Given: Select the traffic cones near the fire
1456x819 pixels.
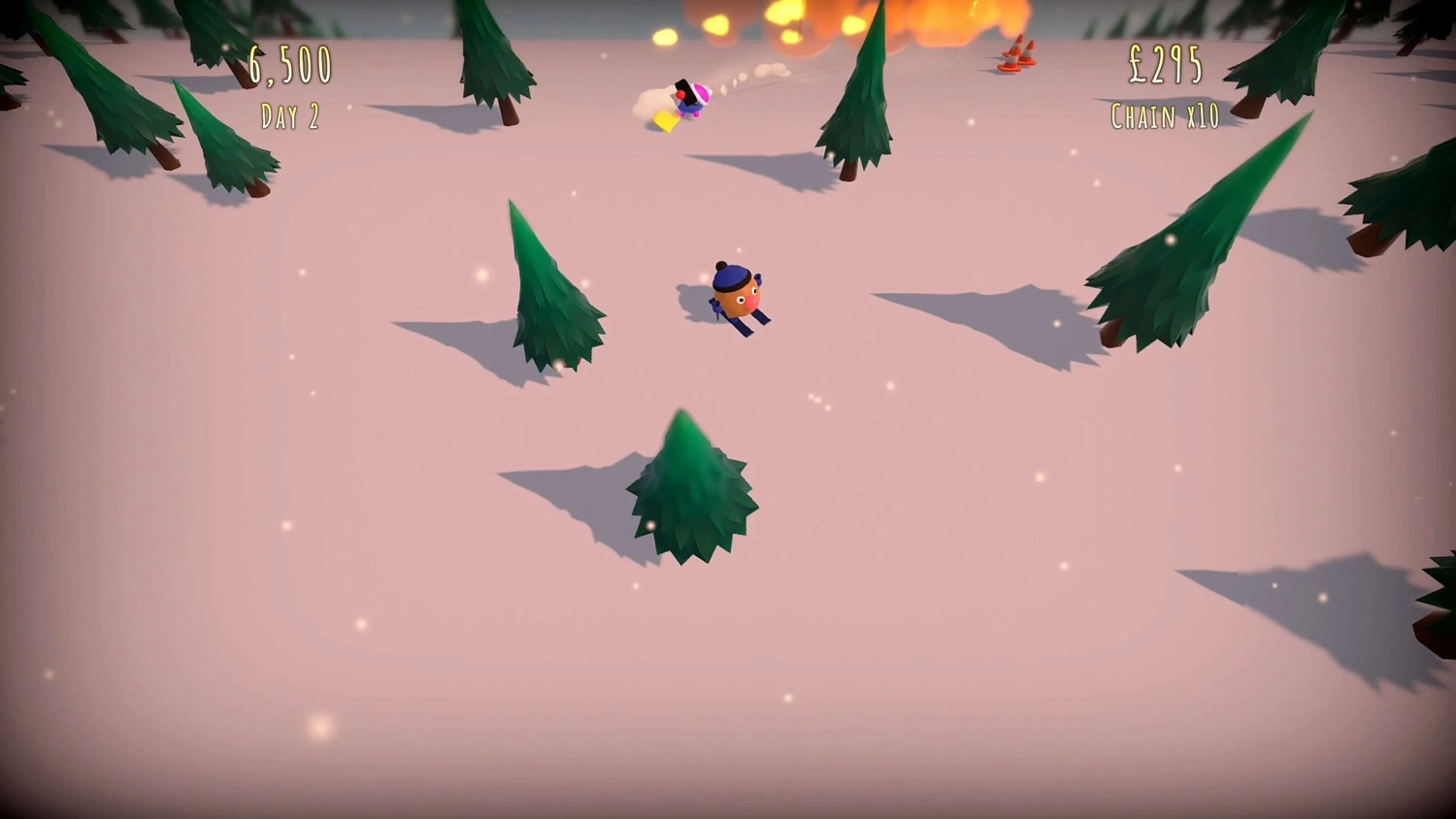Looking at the screenshot, I should click(1014, 53).
